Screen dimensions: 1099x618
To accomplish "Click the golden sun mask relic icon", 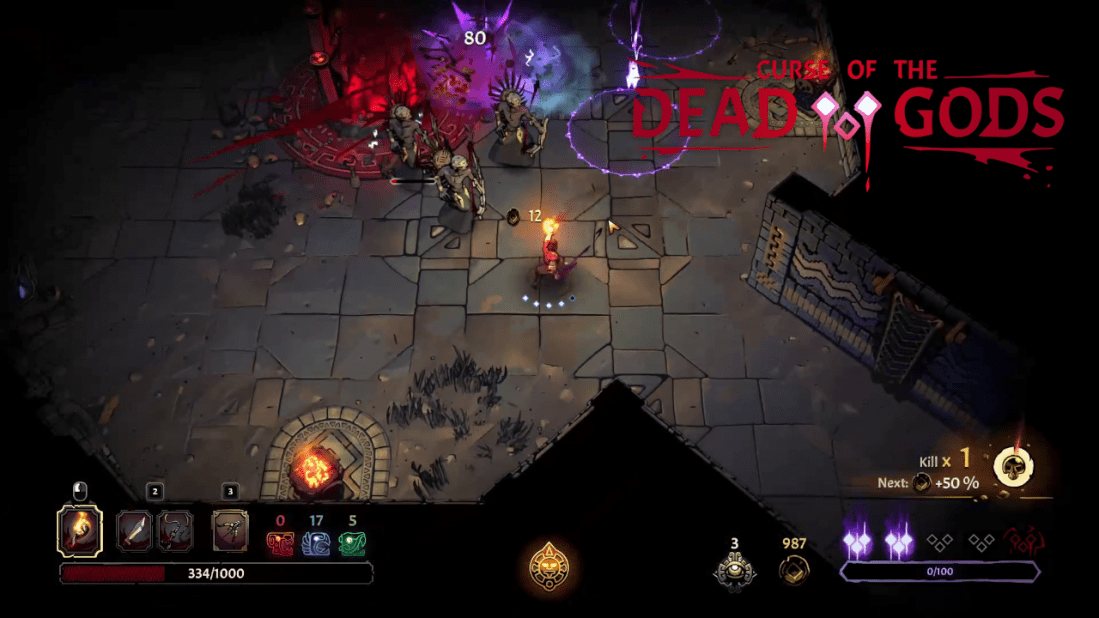I will 549,566.
